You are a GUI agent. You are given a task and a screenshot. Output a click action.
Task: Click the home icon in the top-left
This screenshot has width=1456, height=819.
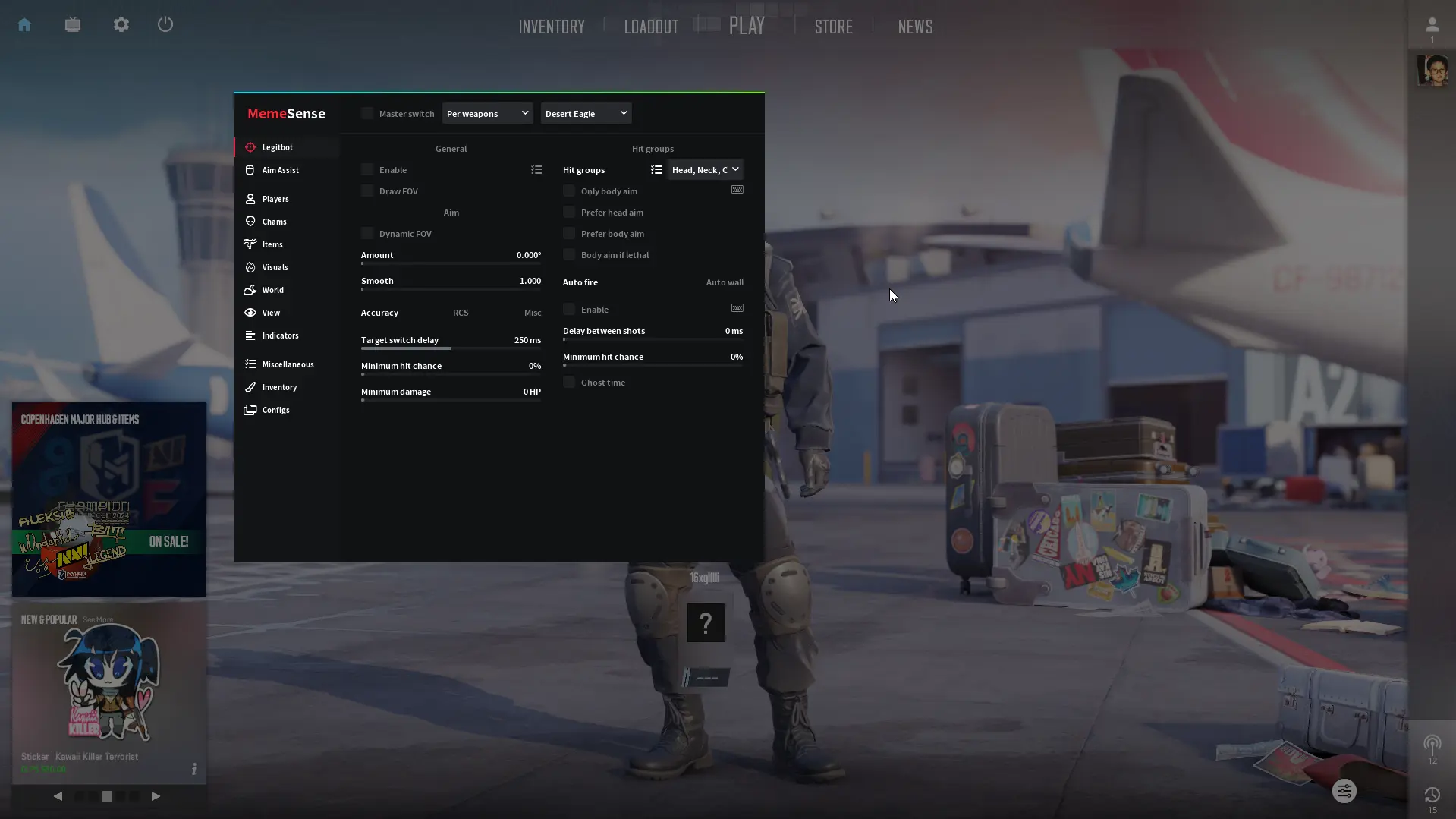[24, 24]
